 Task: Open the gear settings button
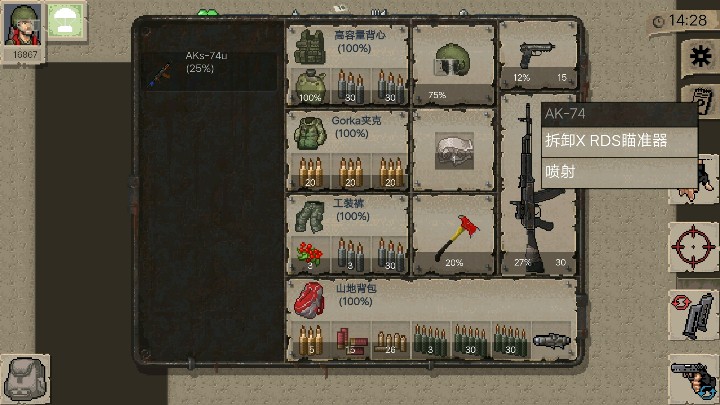point(697,57)
